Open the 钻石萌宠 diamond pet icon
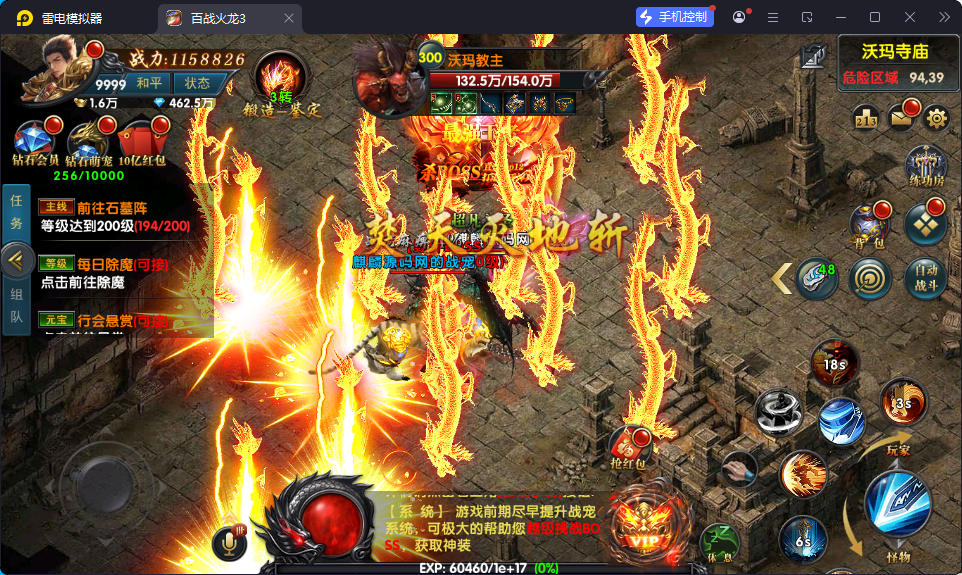The height and width of the screenshot is (575, 962). [x=90, y=142]
